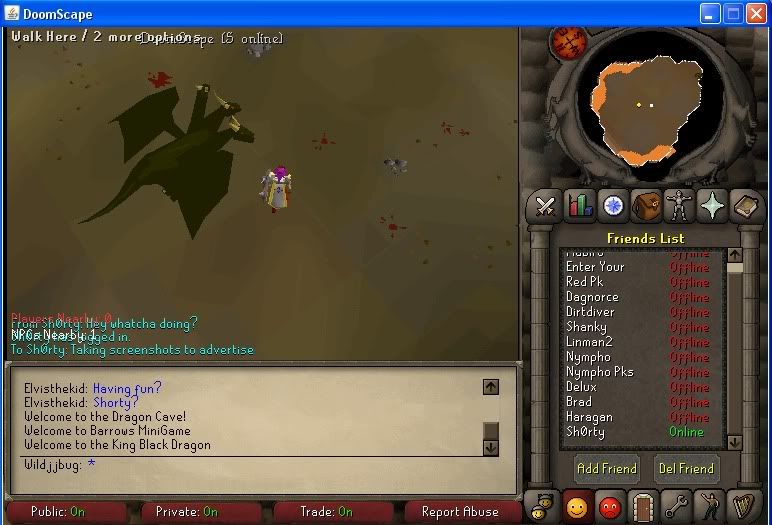
Task: Open the yellow smiley friends tab
Action: 577,507
